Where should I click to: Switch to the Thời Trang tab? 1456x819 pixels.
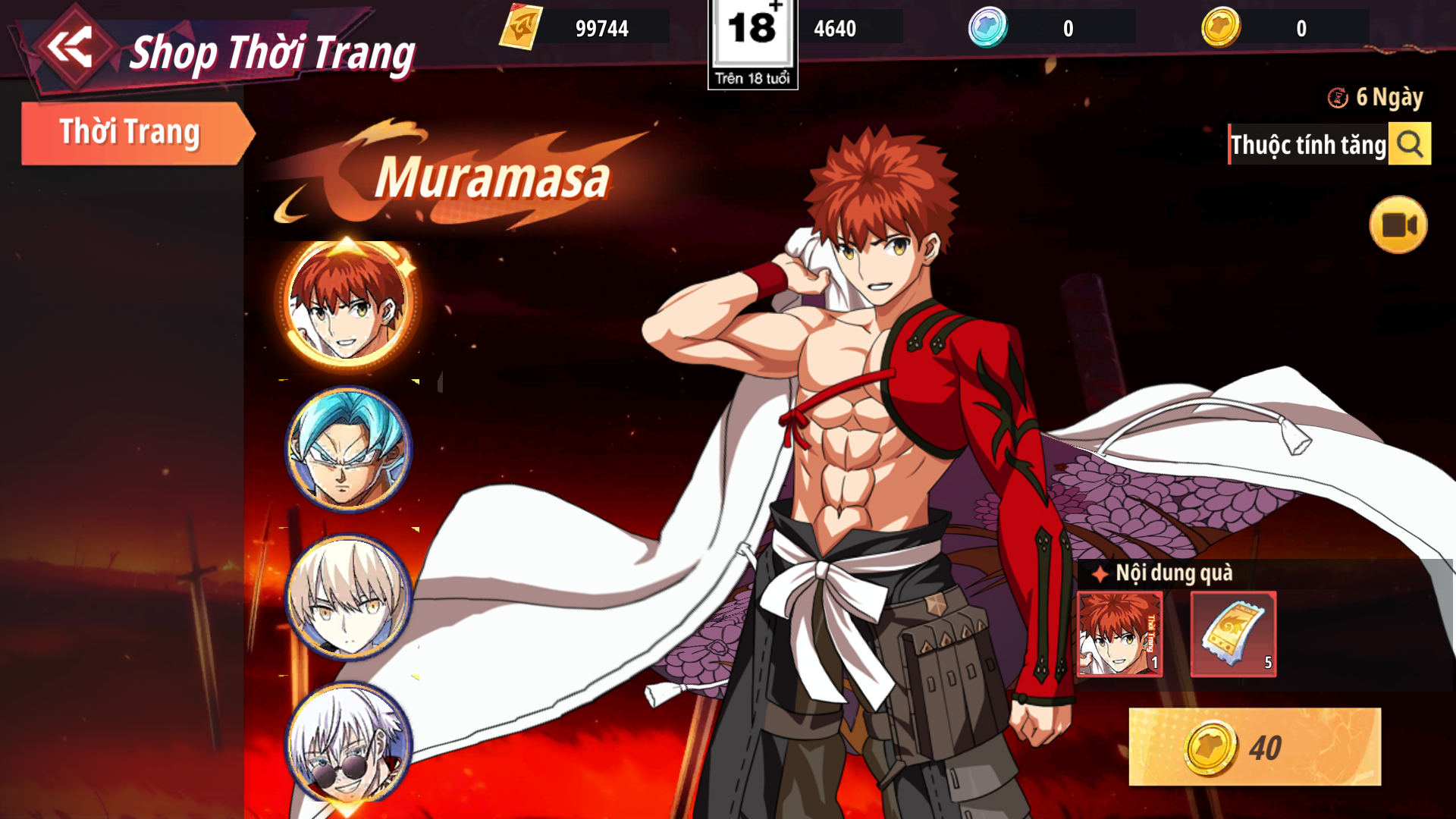coord(130,133)
